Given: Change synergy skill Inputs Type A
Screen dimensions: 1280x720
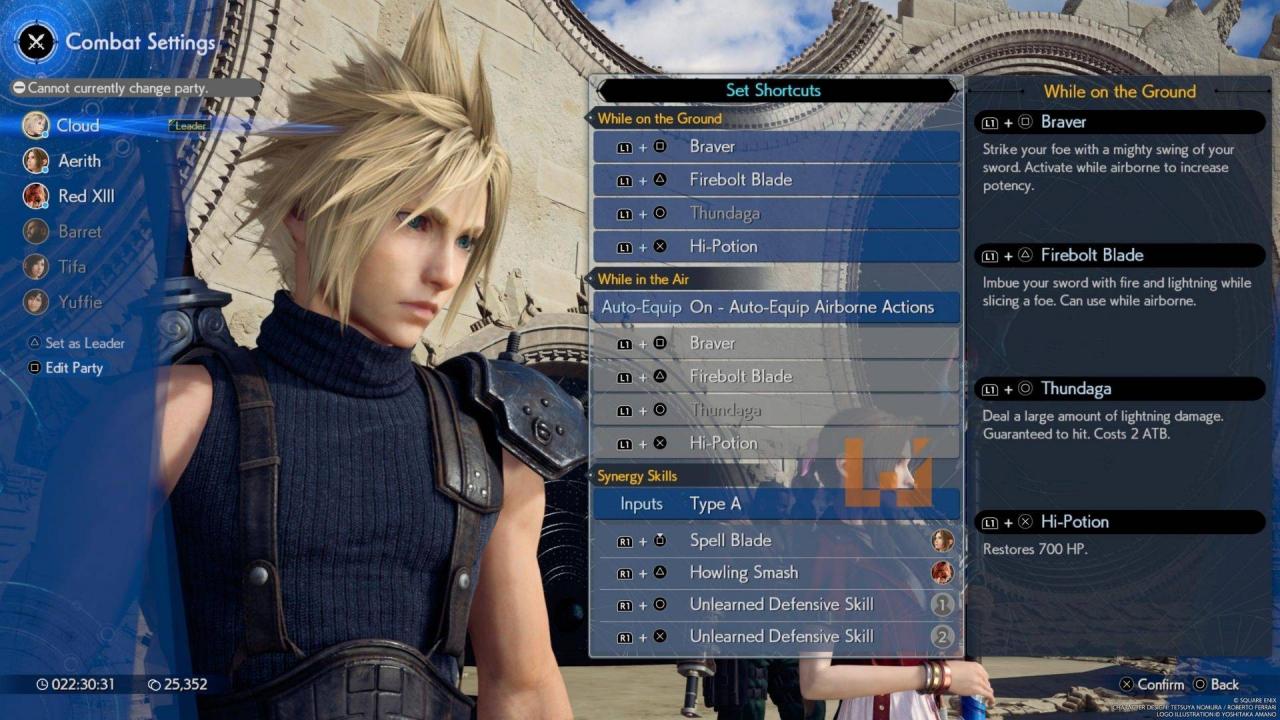Looking at the screenshot, I should [x=775, y=504].
